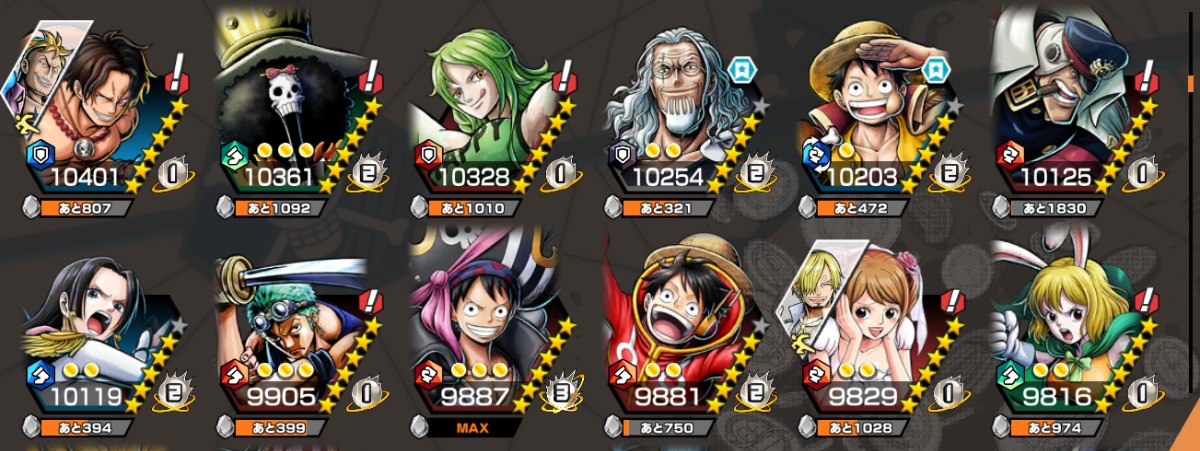Screen dimensions: 1200x451
Task: Select the Carrot bunny card with 9816 power
Action: point(1065,330)
